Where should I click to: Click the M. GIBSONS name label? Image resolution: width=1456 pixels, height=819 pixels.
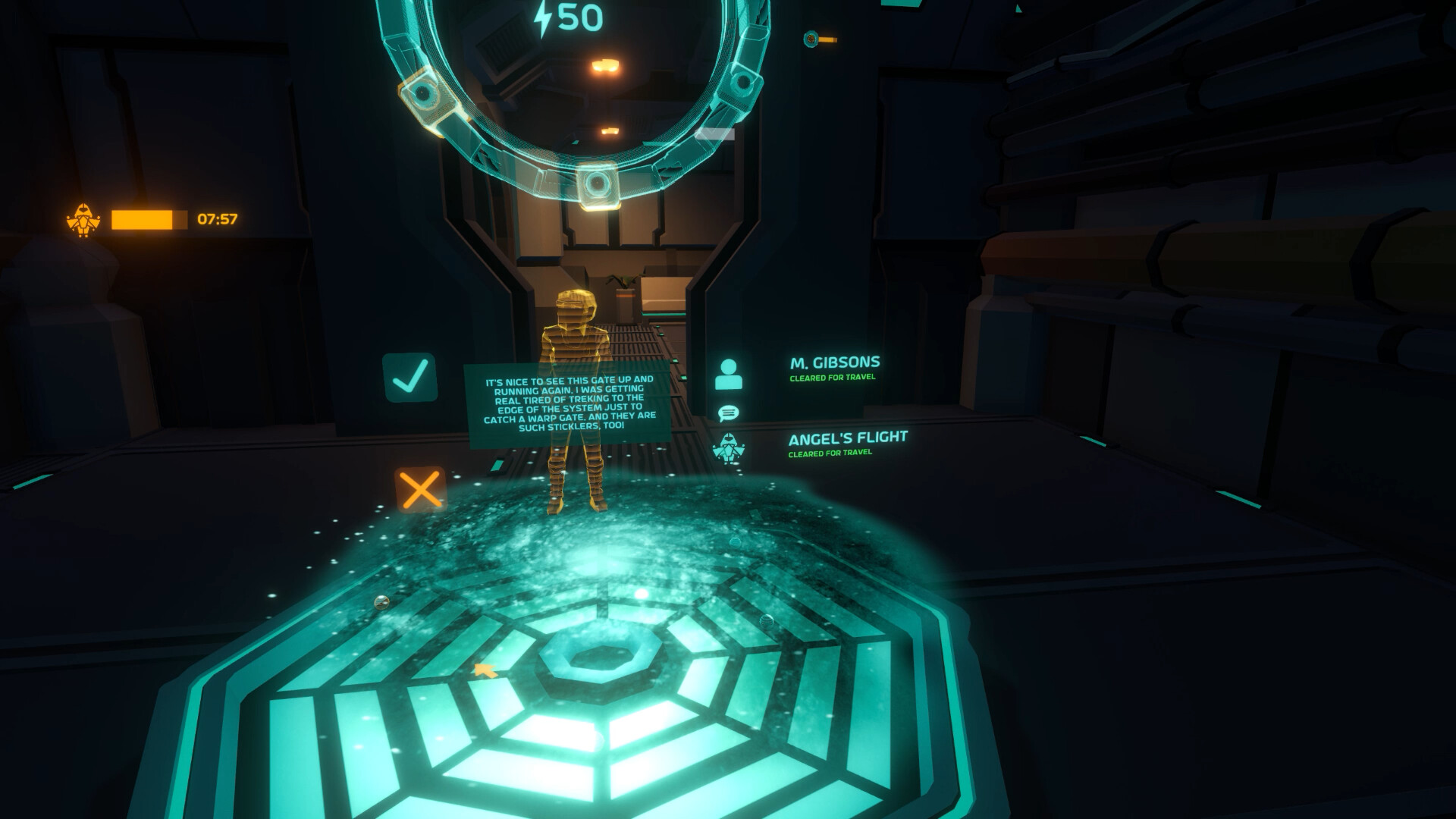(837, 362)
